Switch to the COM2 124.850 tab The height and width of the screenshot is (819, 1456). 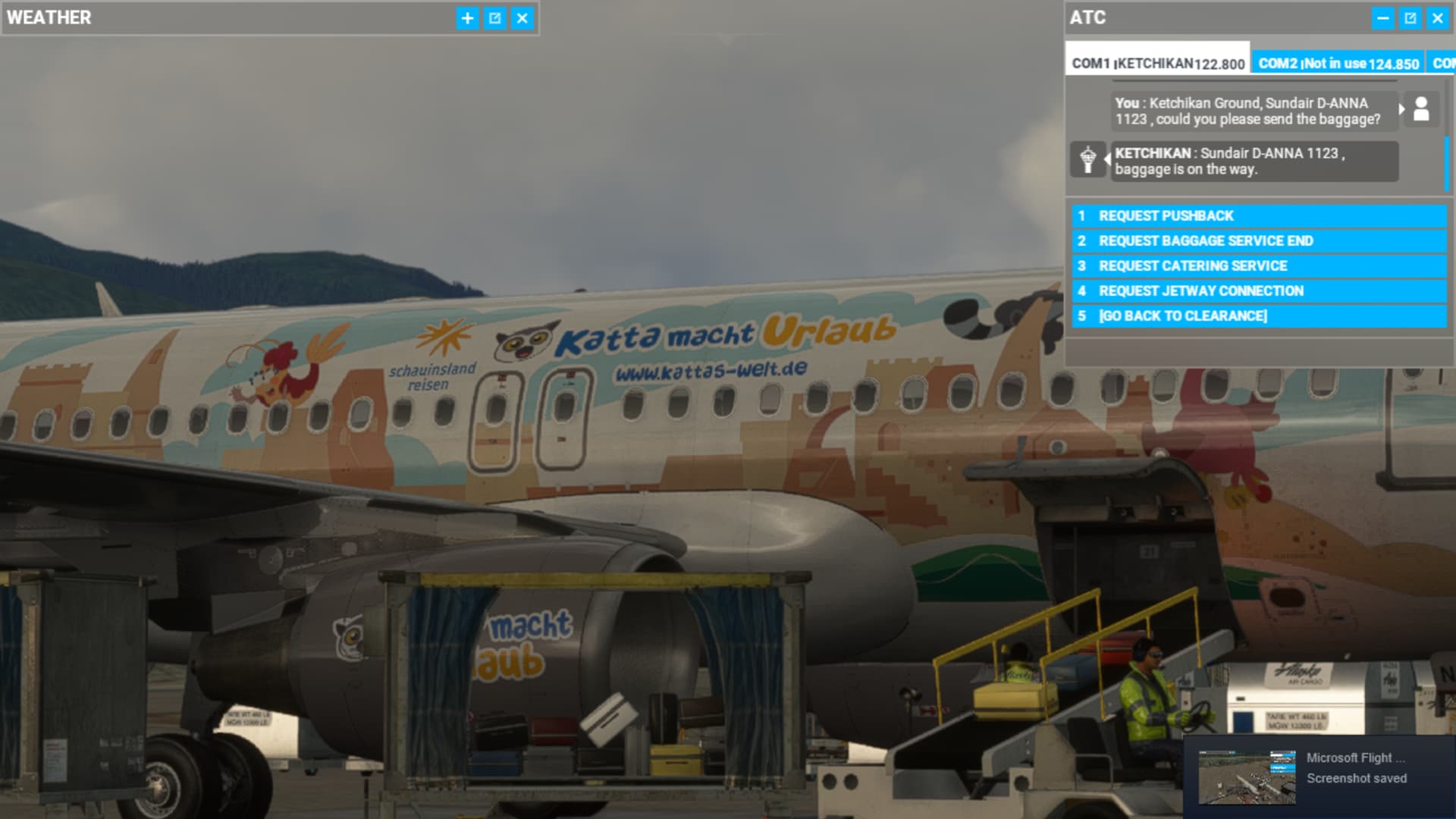click(x=1339, y=64)
